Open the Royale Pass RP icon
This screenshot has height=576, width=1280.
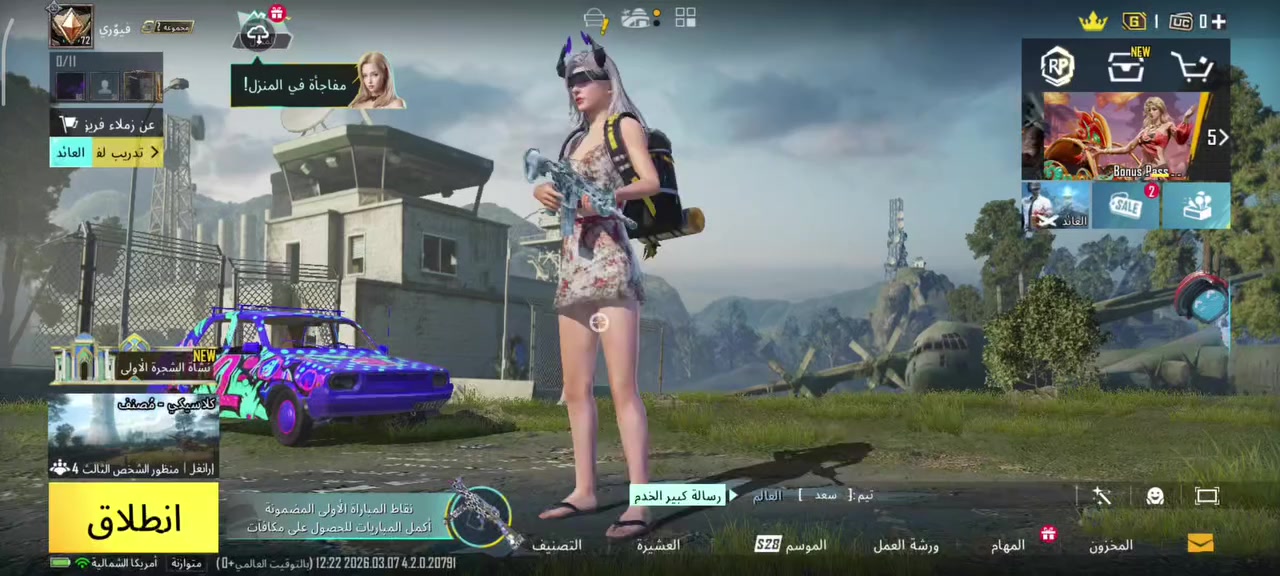pyautogui.click(x=1057, y=66)
